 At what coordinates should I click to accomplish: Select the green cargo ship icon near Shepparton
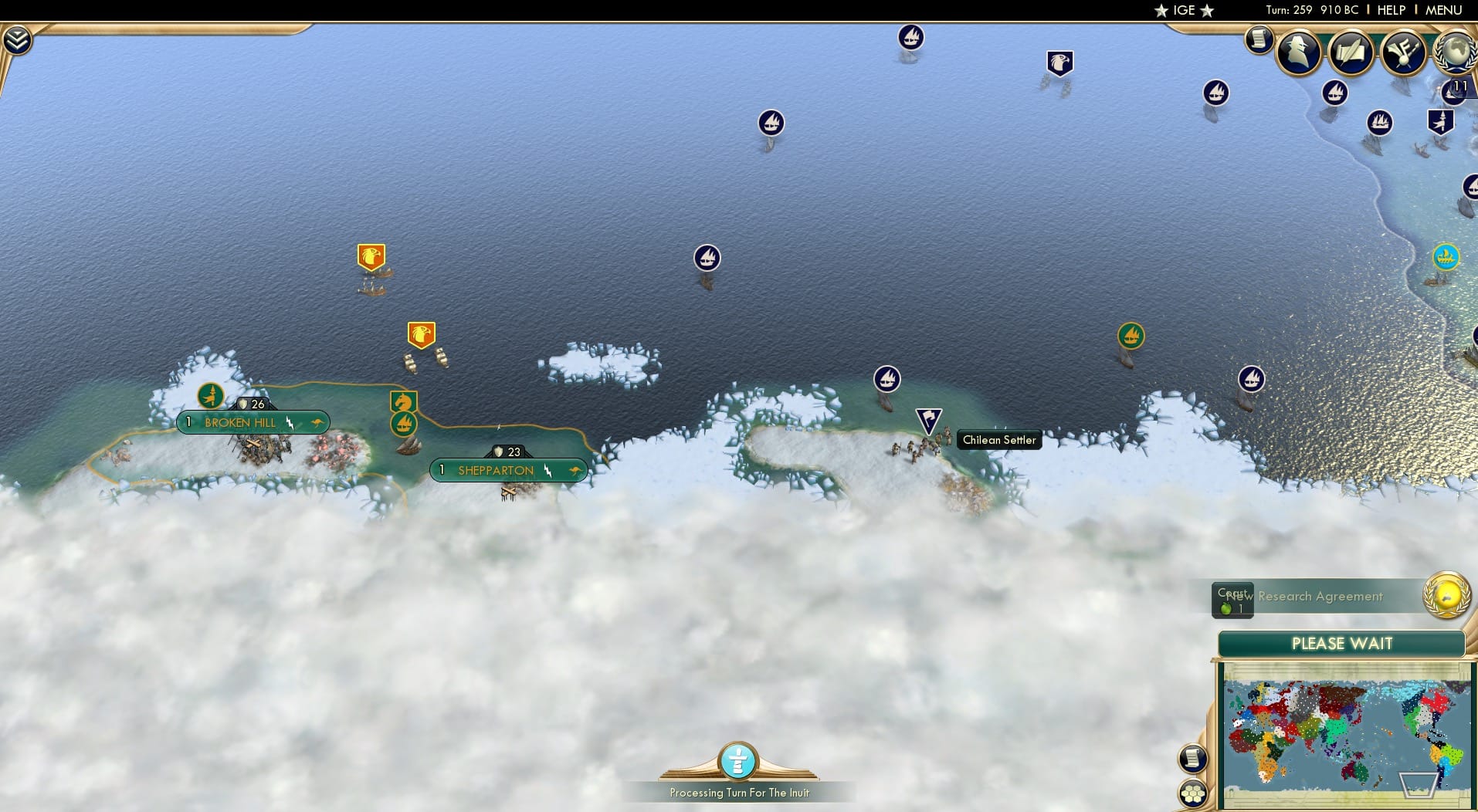[x=404, y=423]
